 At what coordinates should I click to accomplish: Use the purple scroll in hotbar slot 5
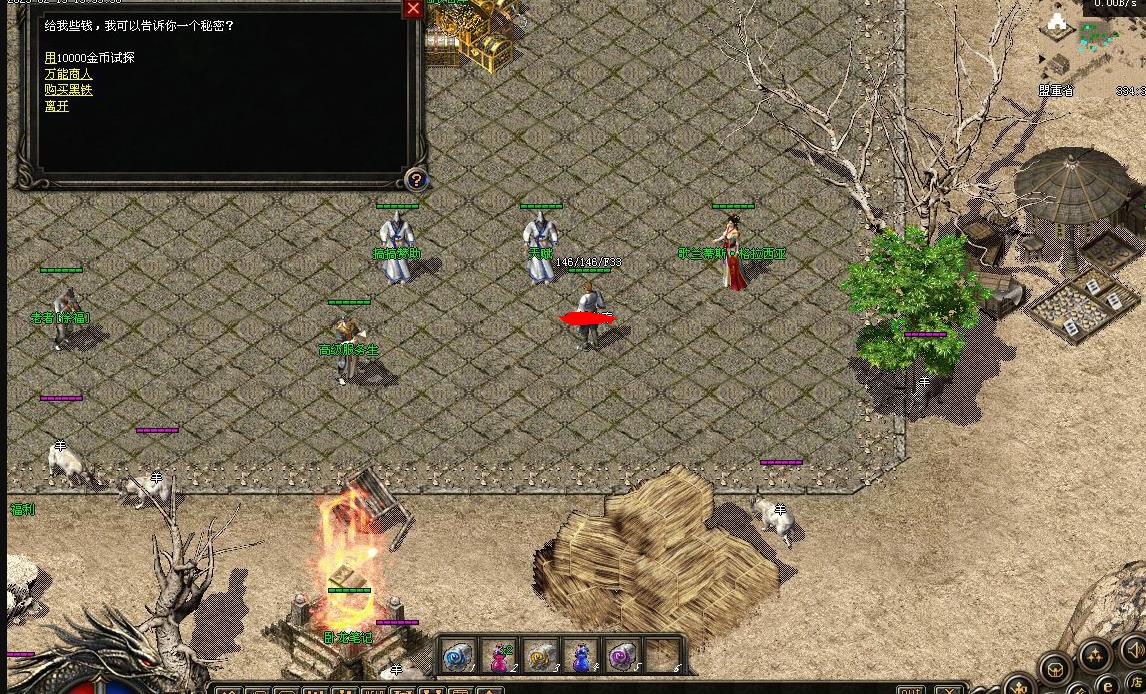[x=622, y=657]
